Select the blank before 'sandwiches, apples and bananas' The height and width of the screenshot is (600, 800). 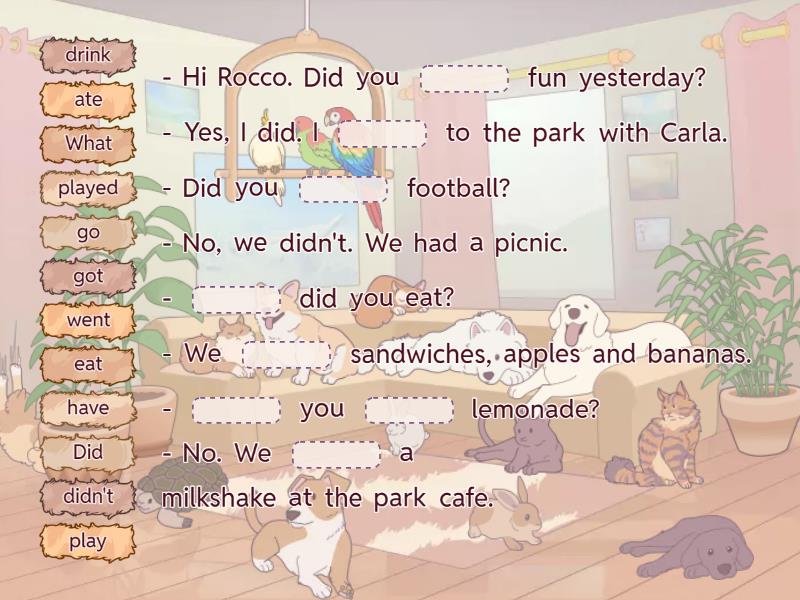(x=286, y=355)
